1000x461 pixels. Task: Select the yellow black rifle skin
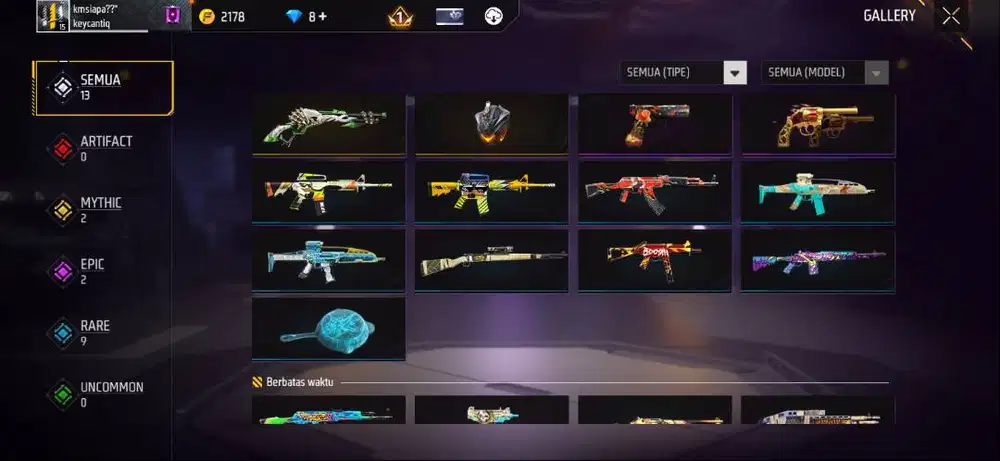492,191
